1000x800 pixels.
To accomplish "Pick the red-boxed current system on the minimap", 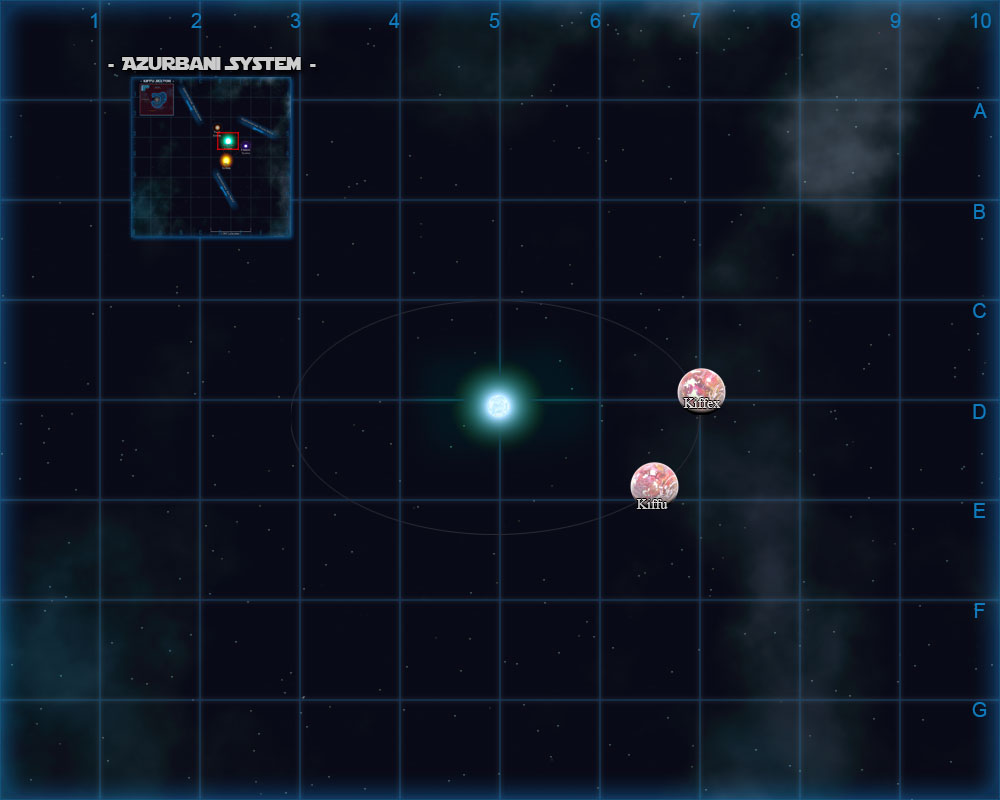I will click(228, 141).
